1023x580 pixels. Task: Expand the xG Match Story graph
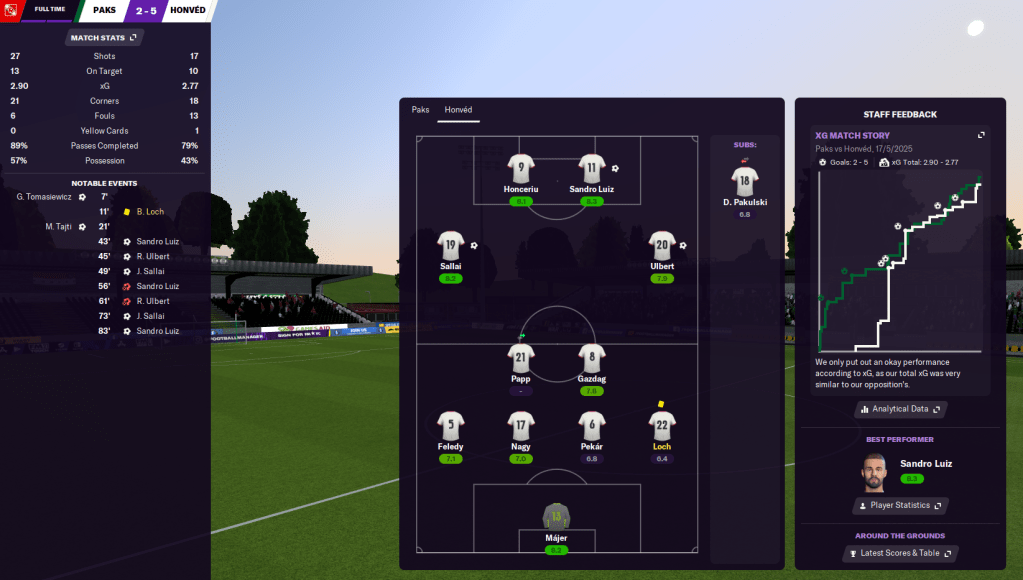click(981, 136)
